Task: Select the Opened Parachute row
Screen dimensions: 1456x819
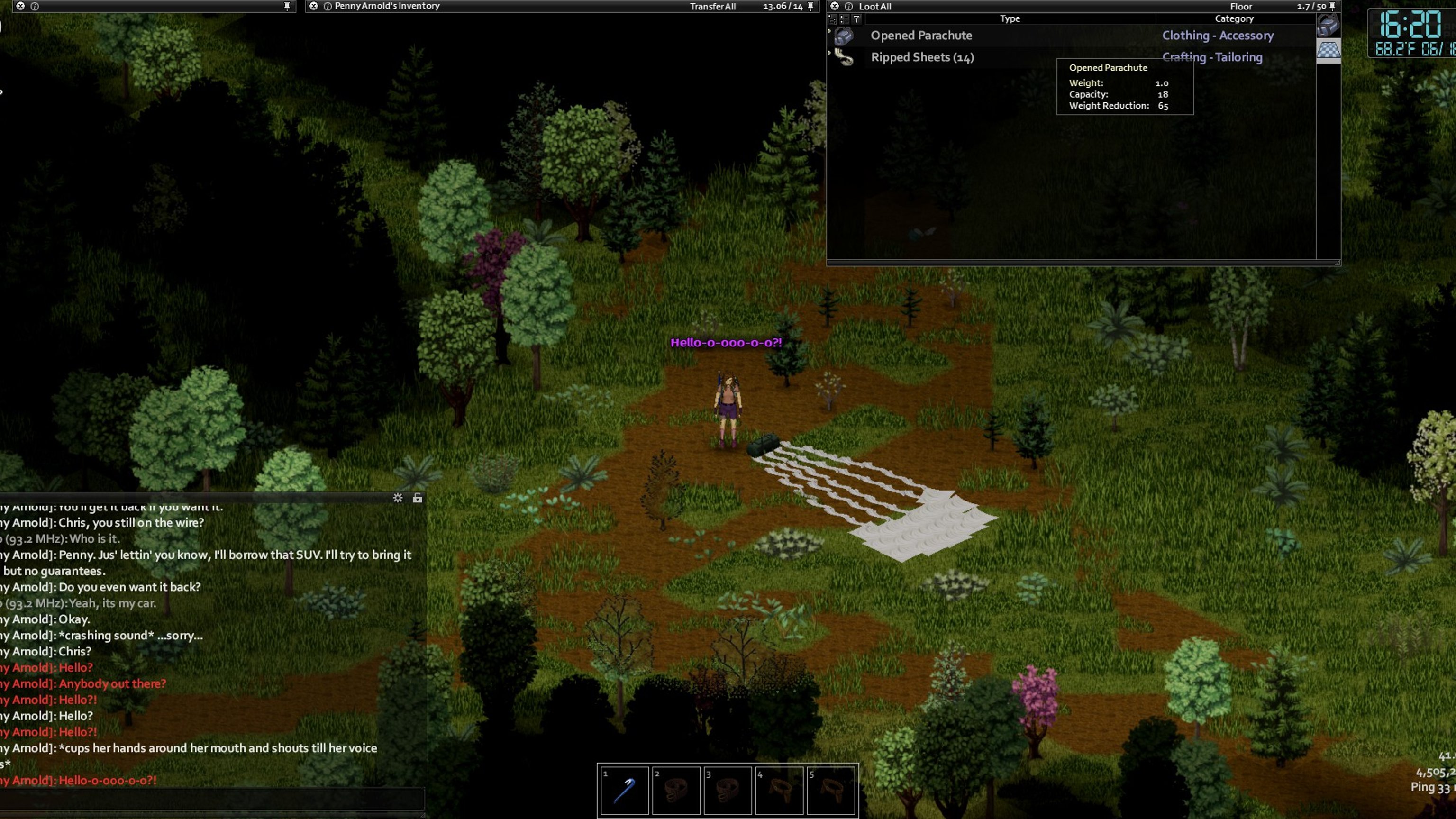Action: (921, 36)
